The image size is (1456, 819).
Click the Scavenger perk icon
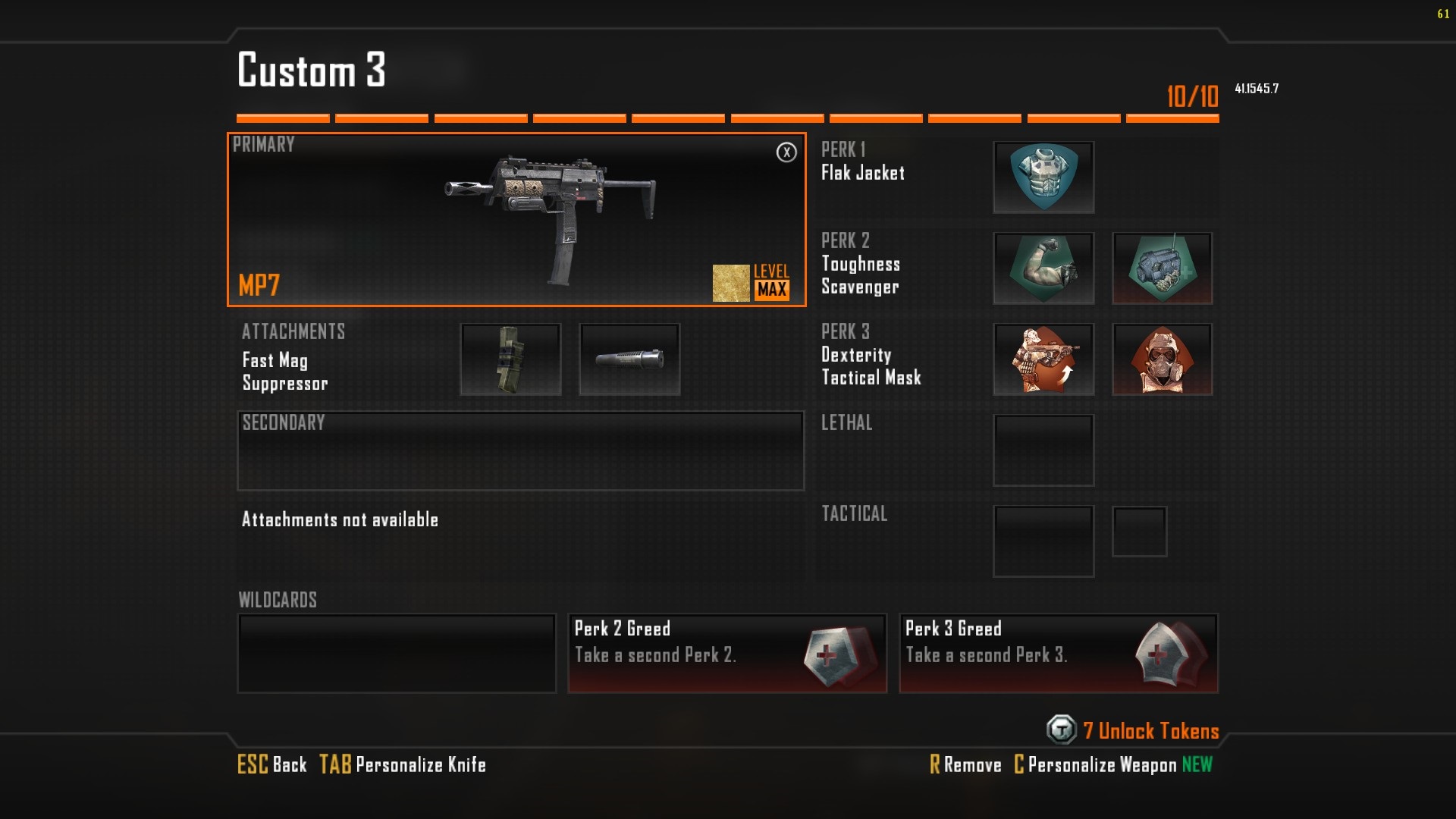pos(1162,268)
